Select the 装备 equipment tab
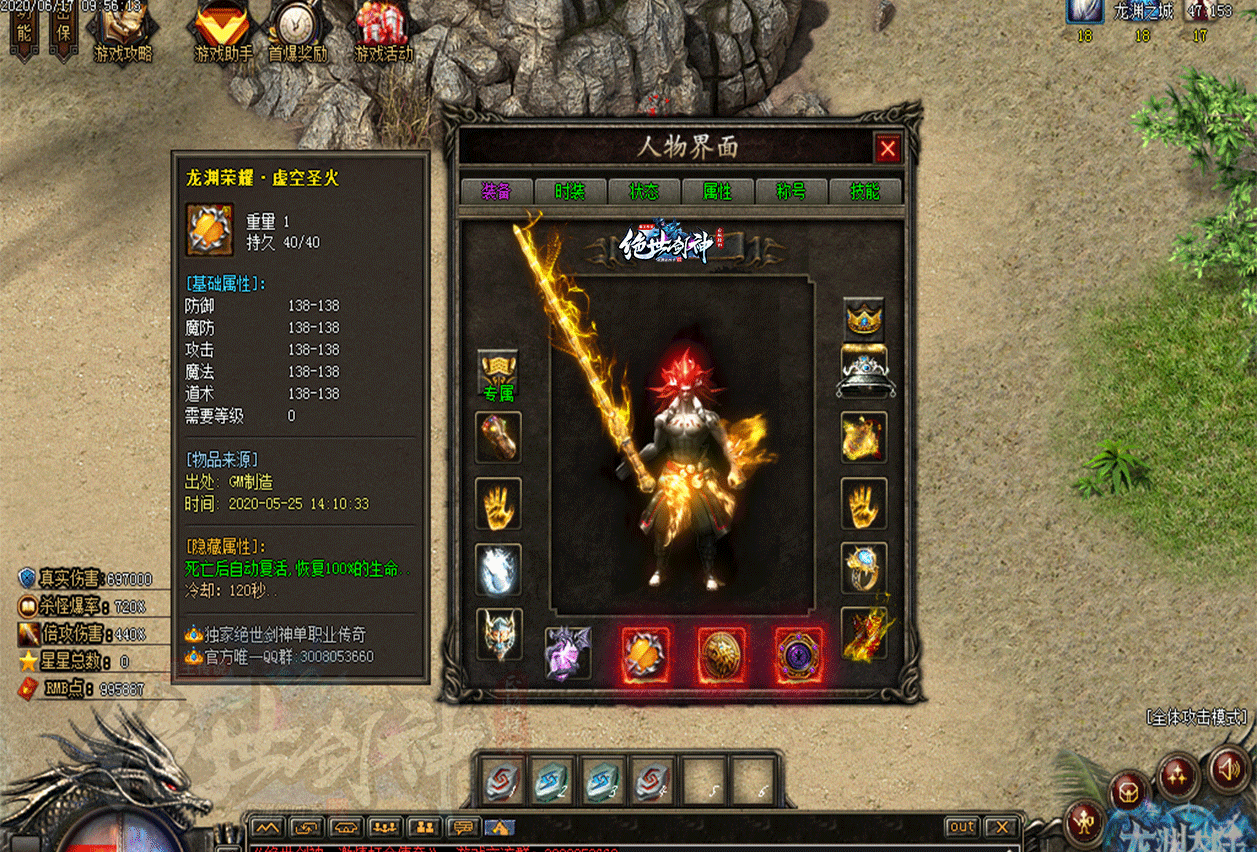 (496, 191)
